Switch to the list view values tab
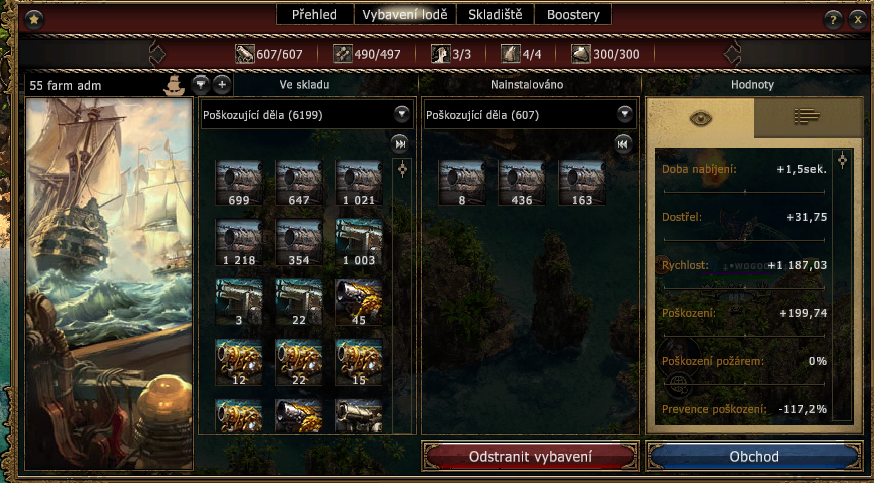 click(807, 117)
